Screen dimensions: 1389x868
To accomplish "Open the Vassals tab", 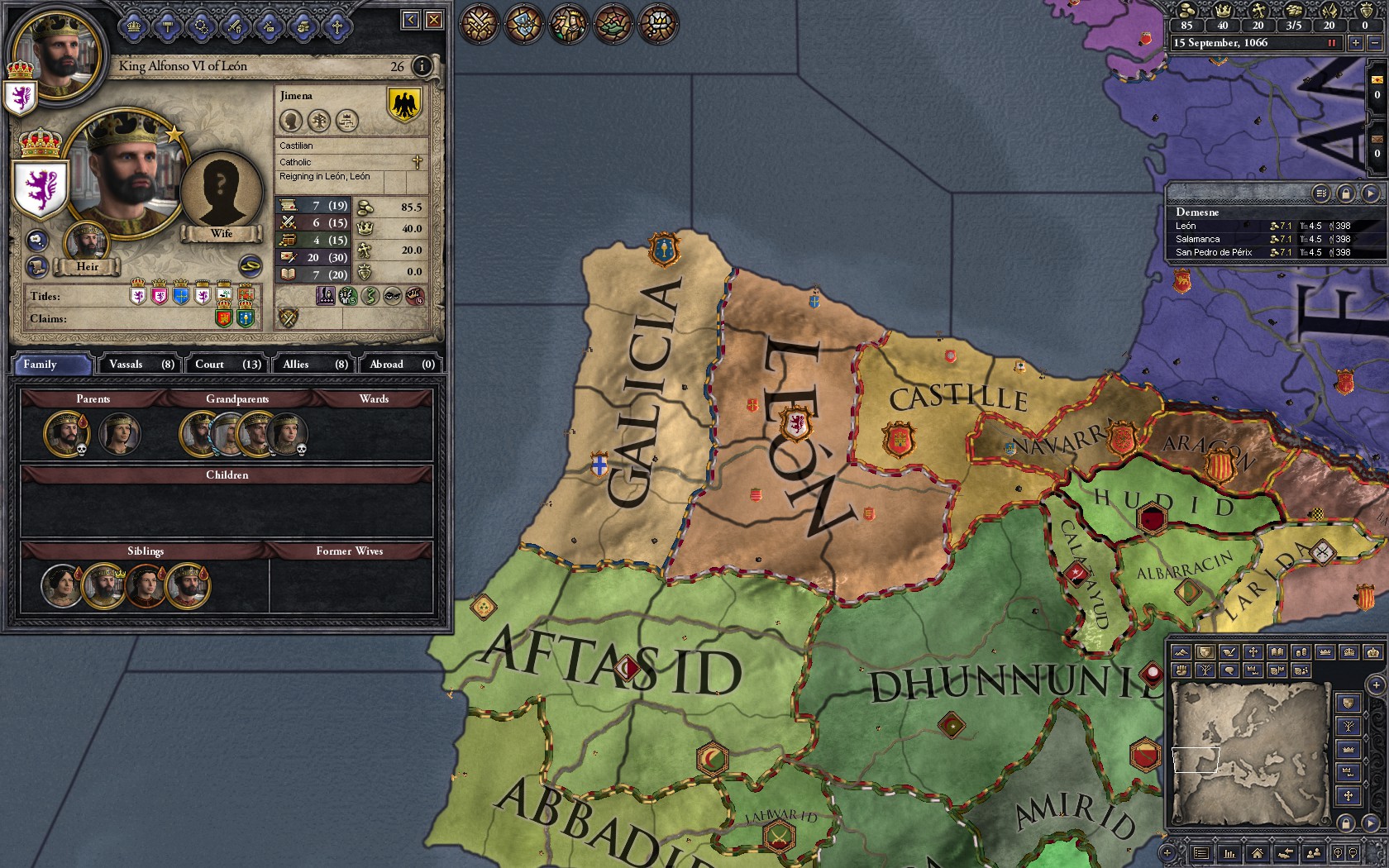I will [x=139, y=364].
